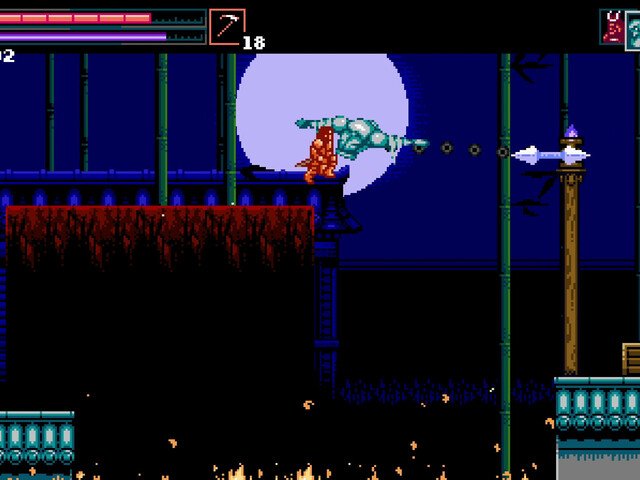The width and height of the screenshot is (640, 480).
Task: Select the scythe subweapon icon
Action: (227, 27)
